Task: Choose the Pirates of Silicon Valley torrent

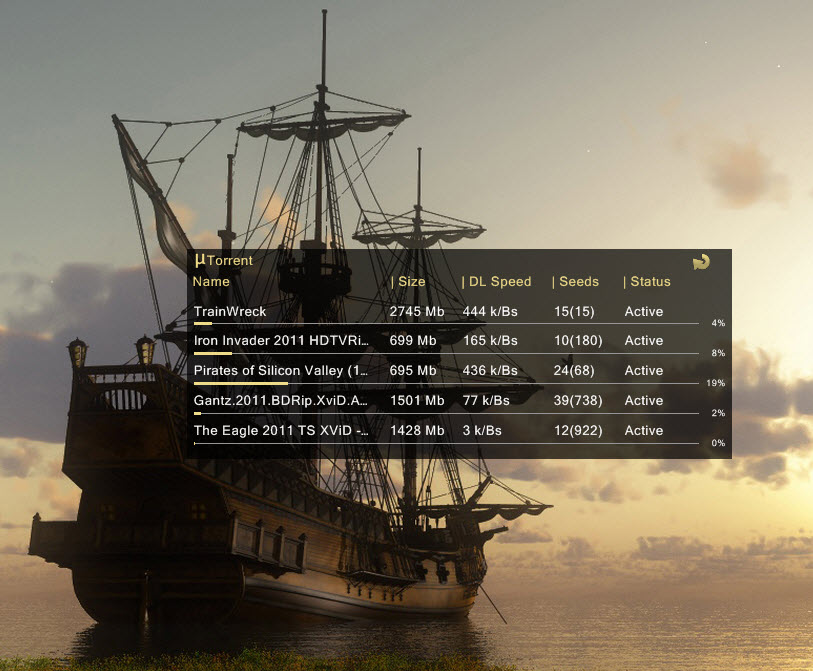Action: tap(281, 371)
